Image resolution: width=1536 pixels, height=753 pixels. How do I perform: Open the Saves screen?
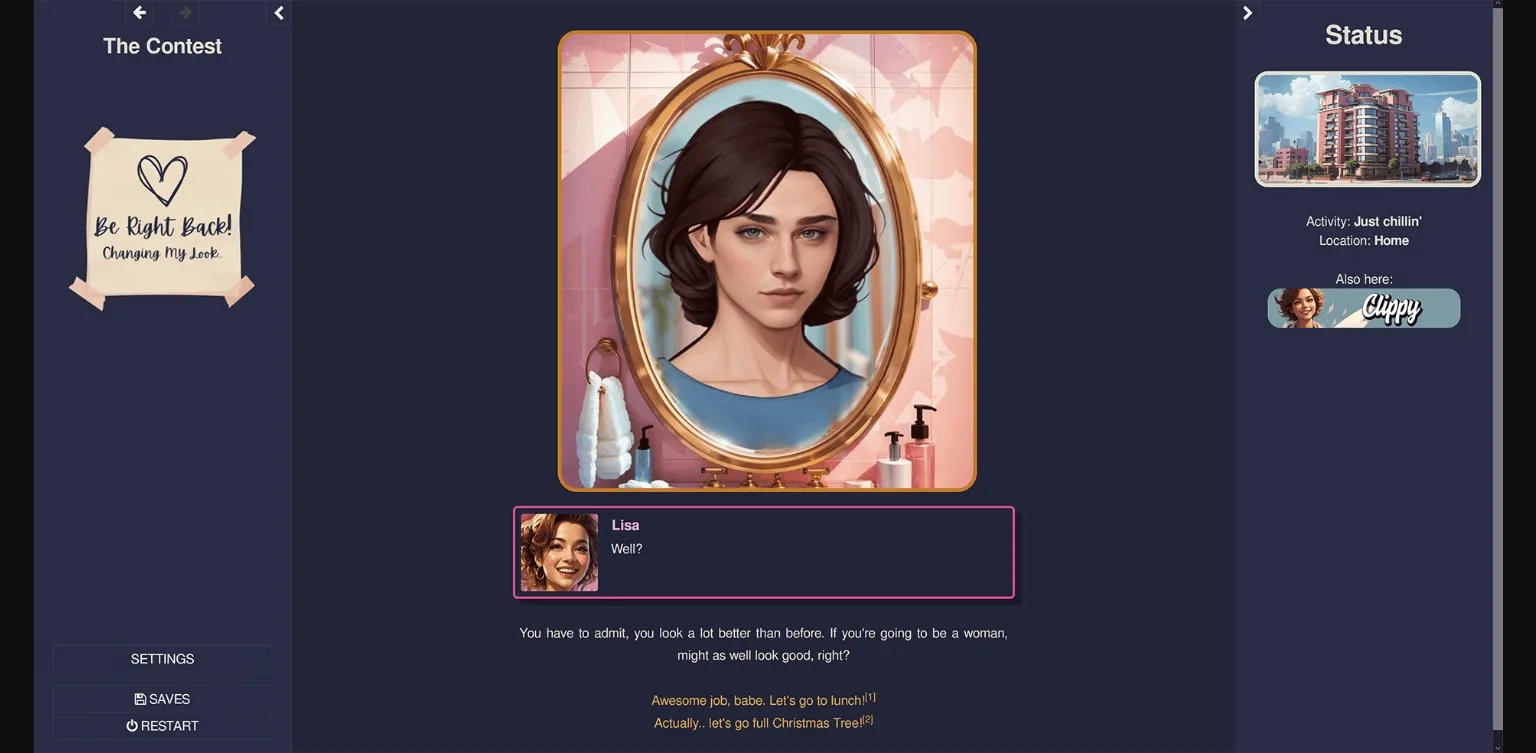[x=162, y=698]
